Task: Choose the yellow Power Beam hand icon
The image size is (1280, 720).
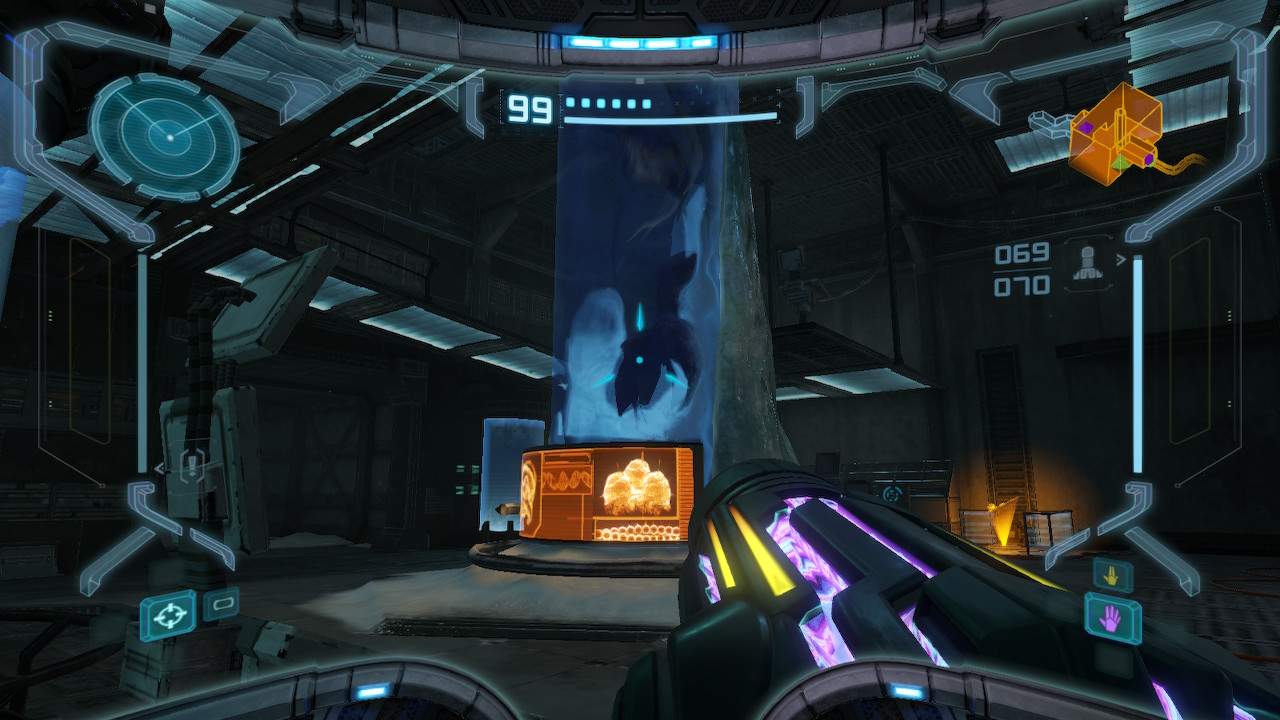Action: coord(1111,573)
